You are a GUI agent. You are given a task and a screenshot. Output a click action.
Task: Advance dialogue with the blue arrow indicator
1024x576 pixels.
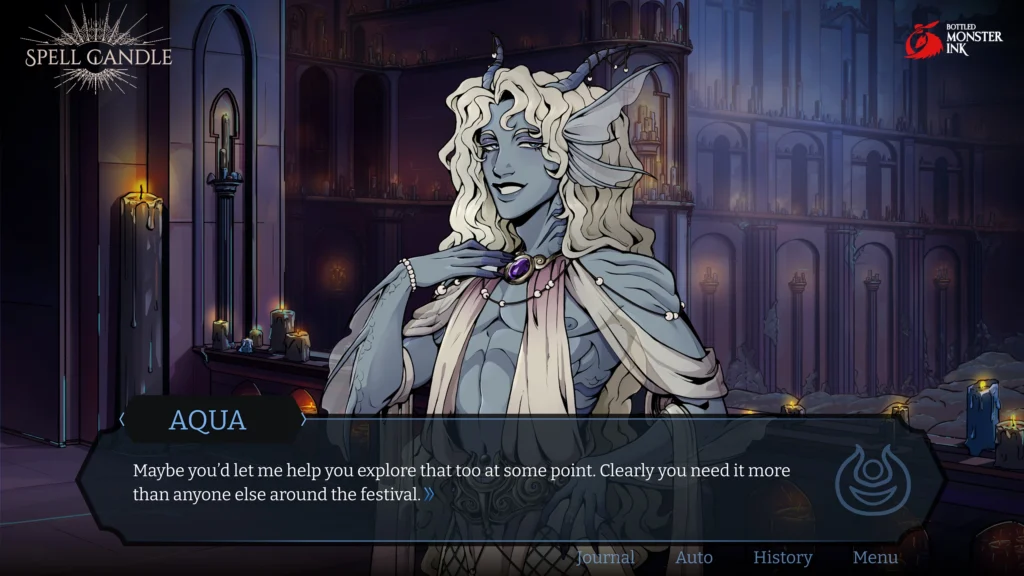[x=429, y=494]
